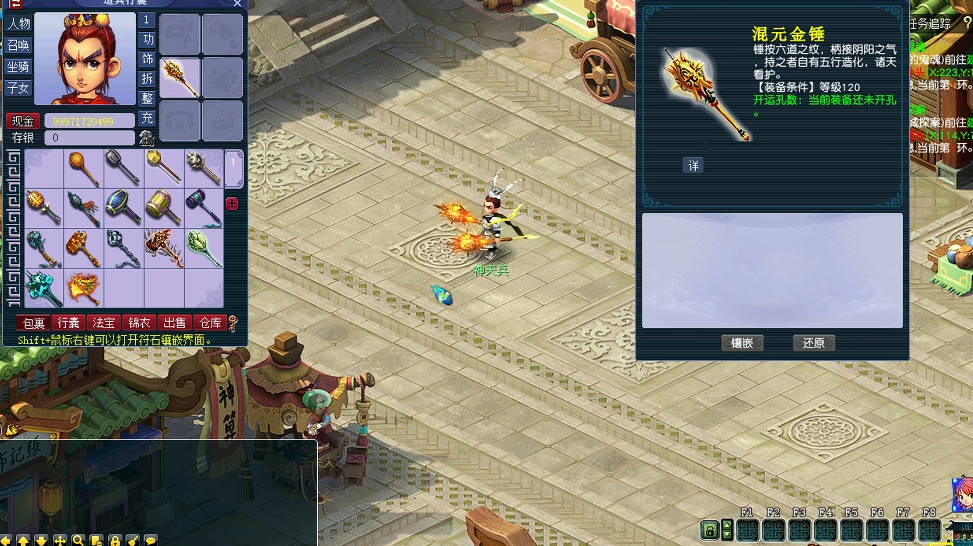
Task: Click the 拆 button beside the portrait
Action: click(147, 78)
